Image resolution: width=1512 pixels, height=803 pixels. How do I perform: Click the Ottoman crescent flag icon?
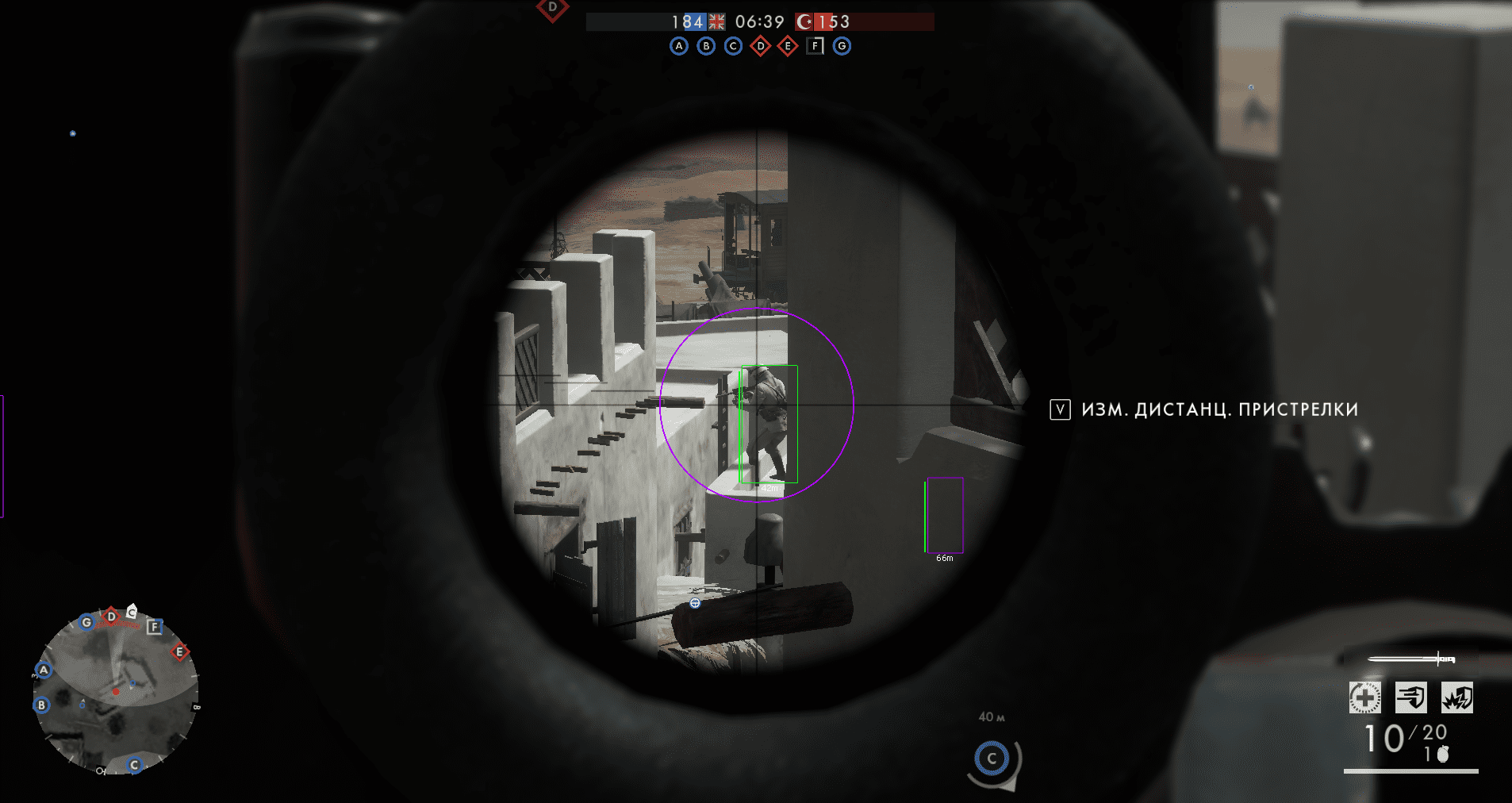(806, 21)
